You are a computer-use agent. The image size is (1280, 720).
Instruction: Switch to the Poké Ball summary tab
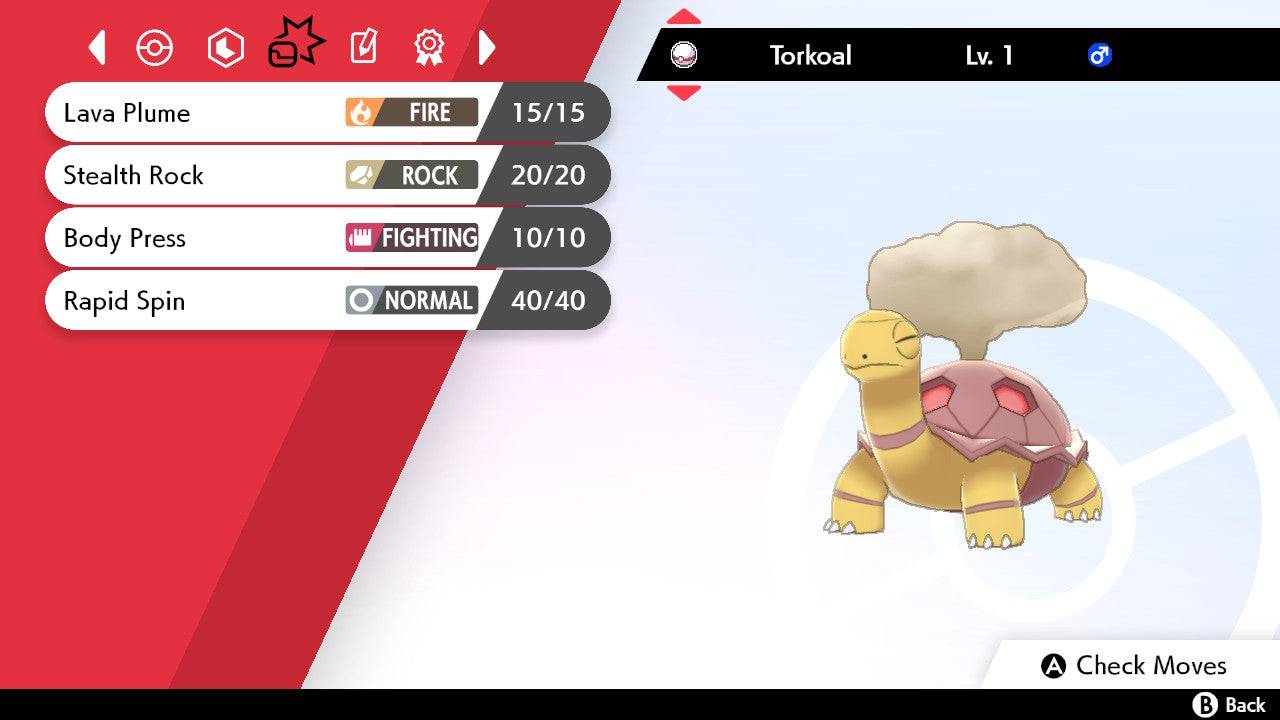[x=155, y=48]
